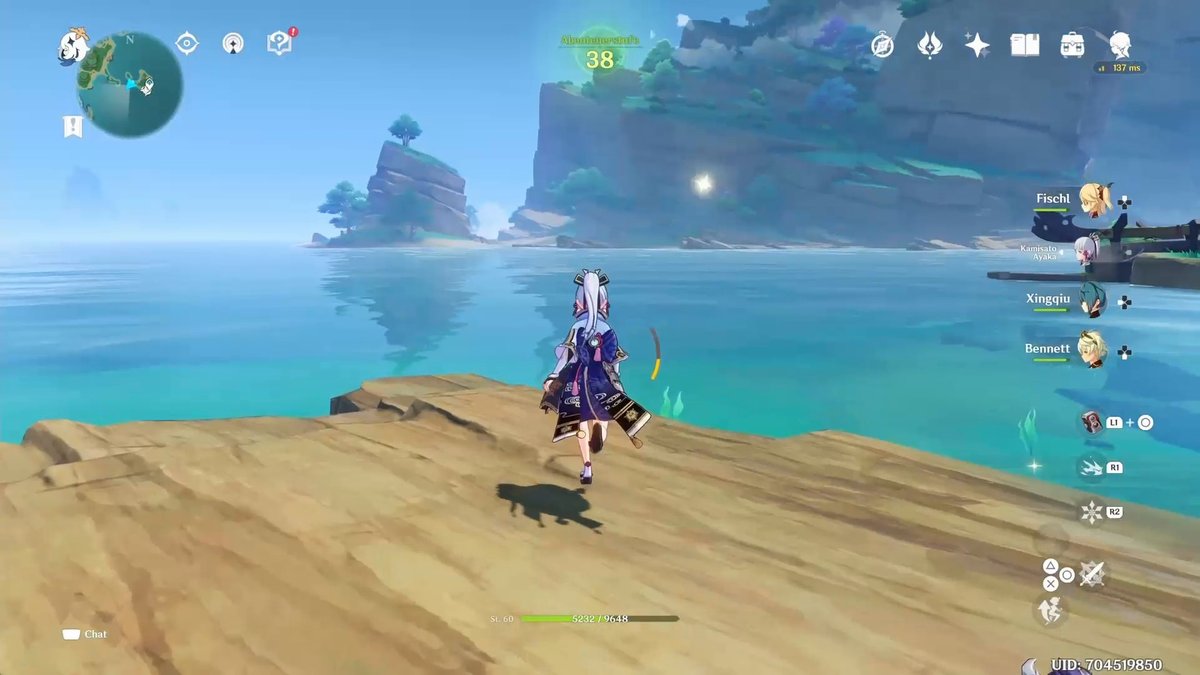This screenshot has width=1200, height=675.
Task: Activate Ayaka's snowflake Elemental Skill
Action: tap(1091, 513)
